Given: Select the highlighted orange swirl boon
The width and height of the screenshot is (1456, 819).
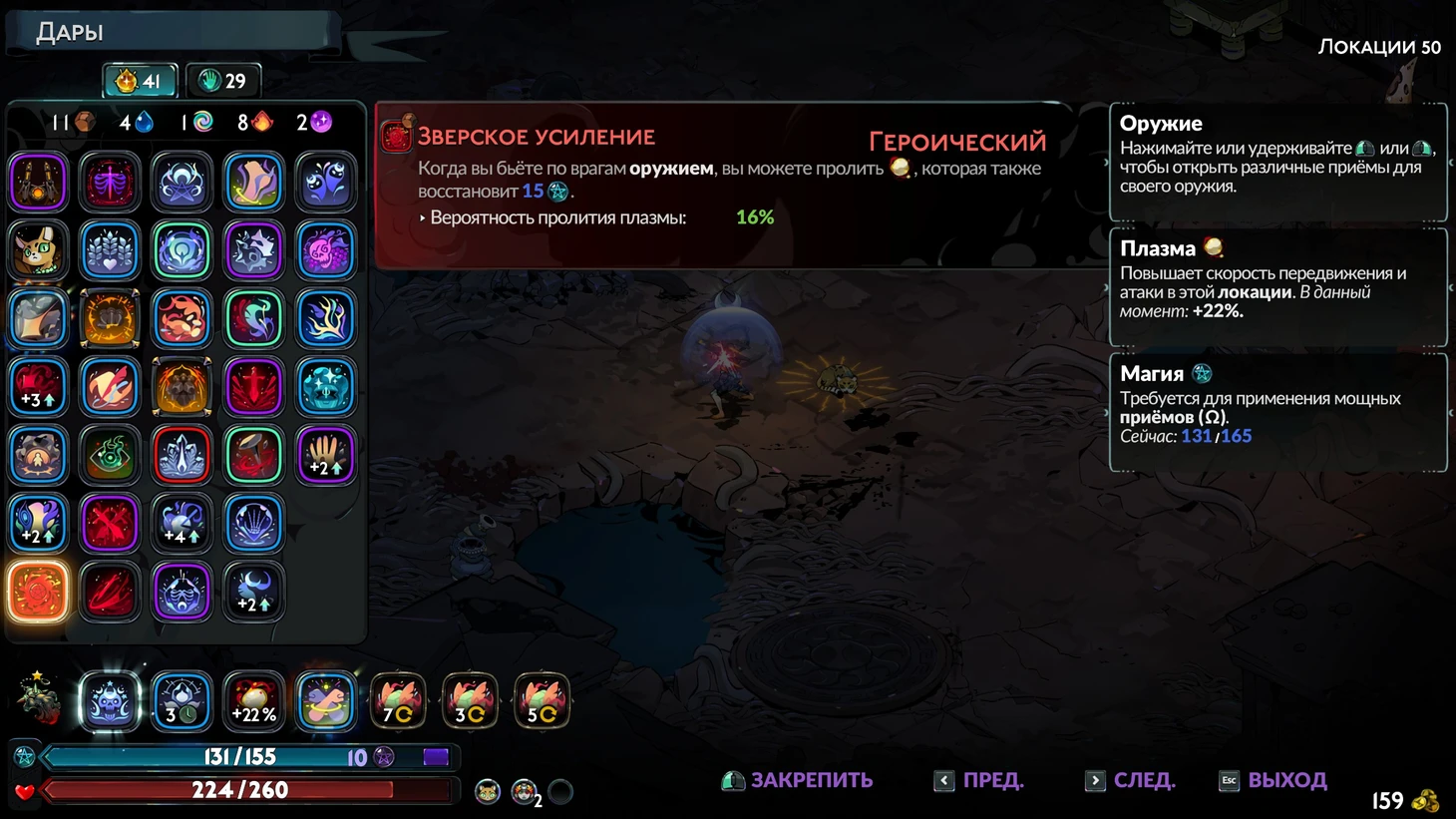Looking at the screenshot, I should tap(39, 592).
